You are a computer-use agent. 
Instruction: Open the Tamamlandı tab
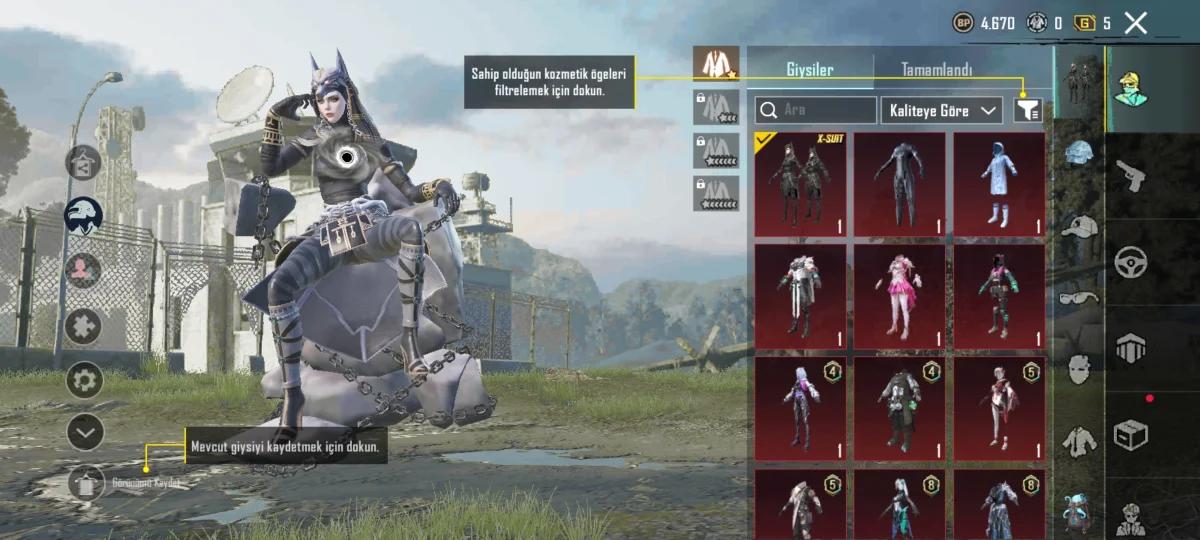tap(937, 70)
